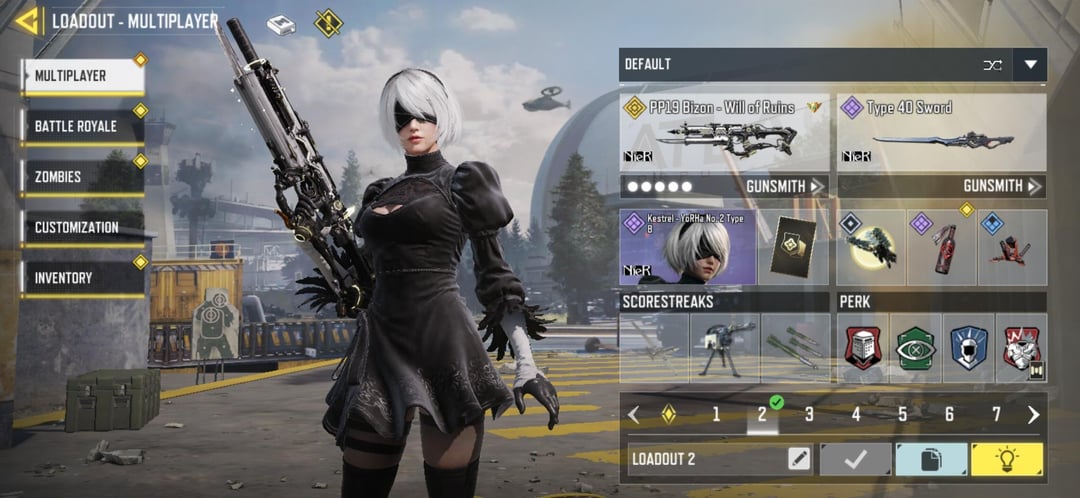Select the Type 40 Sword secondary slot
This screenshot has width=1080, height=498.
941,132
